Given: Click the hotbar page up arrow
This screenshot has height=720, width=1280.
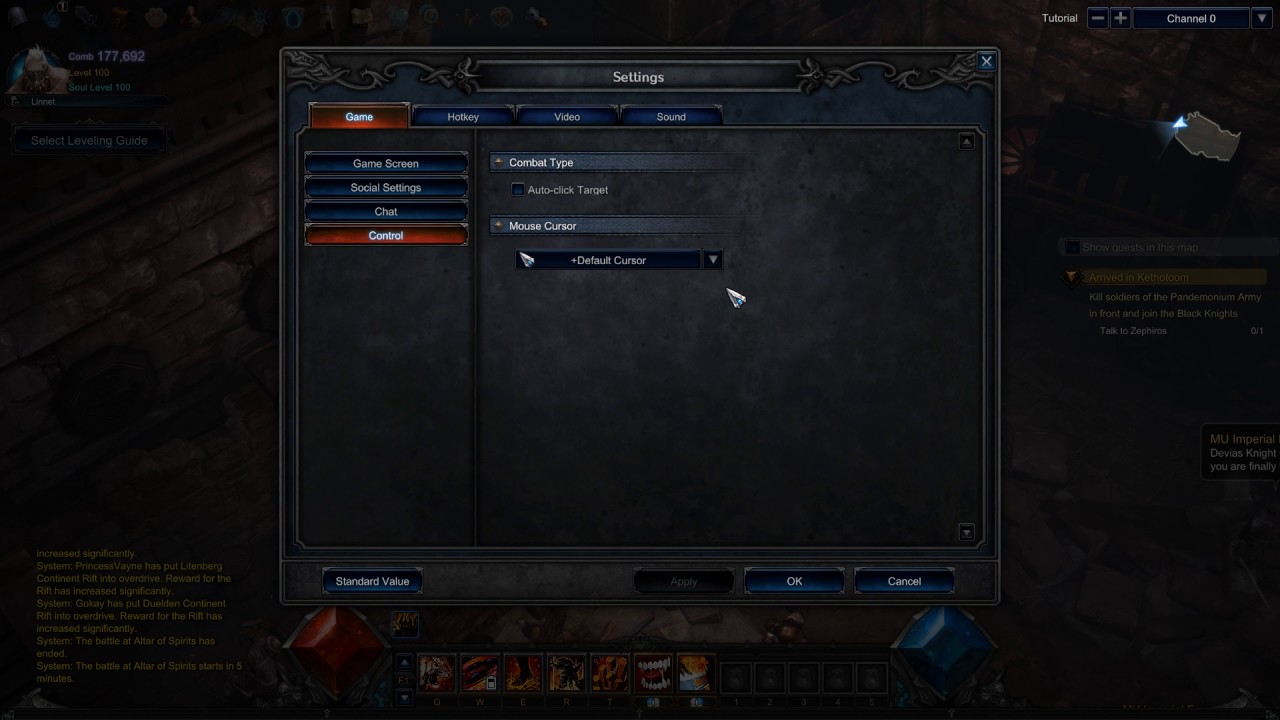Looking at the screenshot, I should (403, 661).
